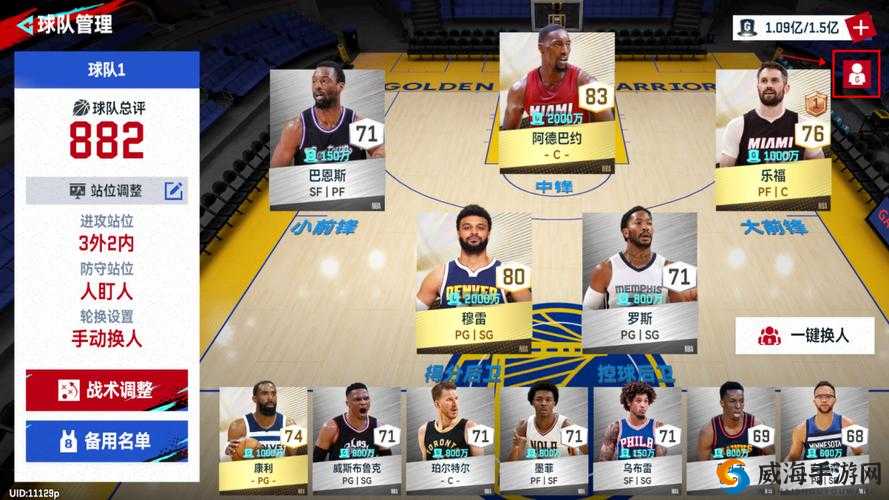The height and width of the screenshot is (500, 889).
Task: Open 站位调整 position editor
Action: [x=106, y=190]
